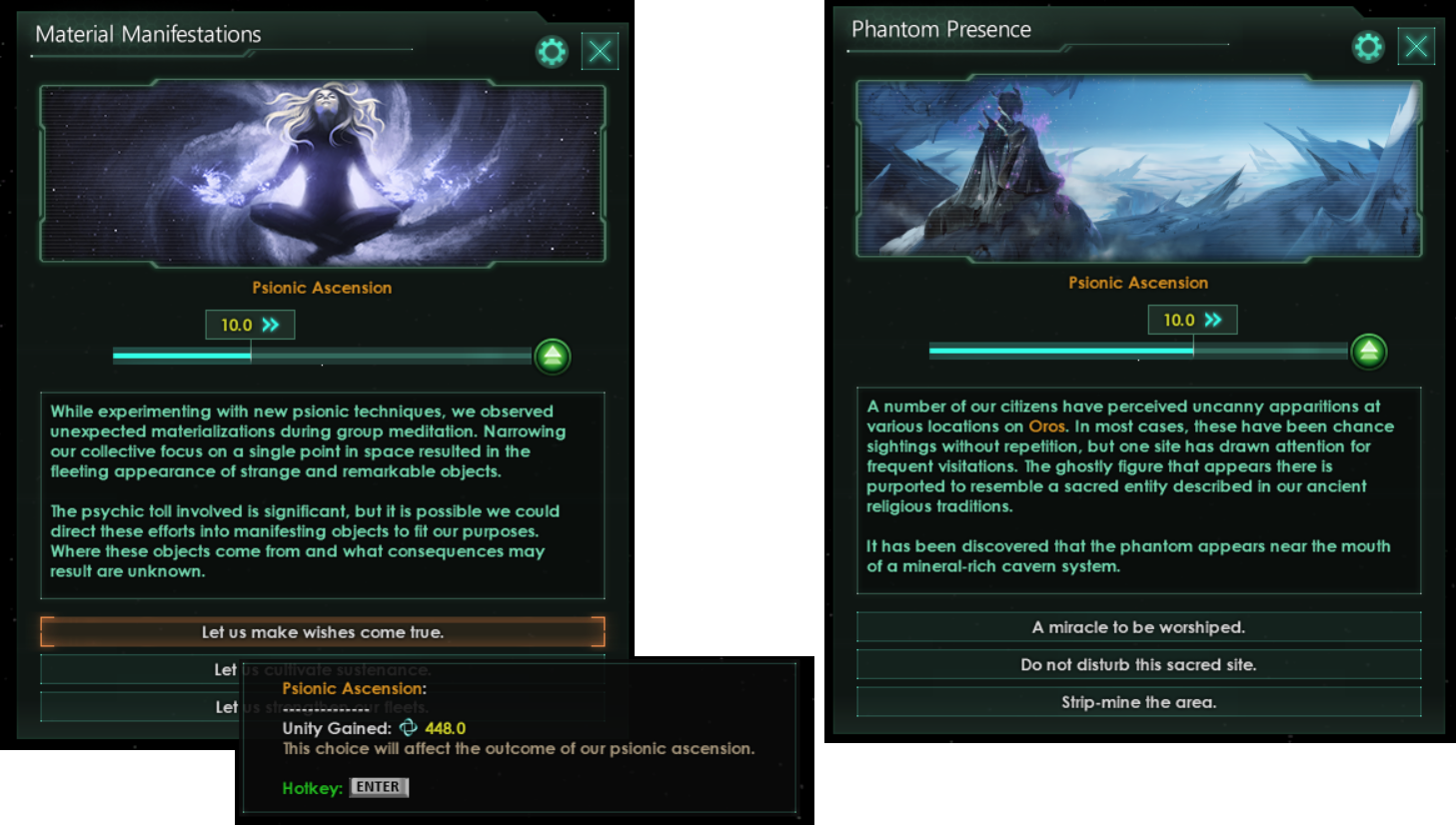The height and width of the screenshot is (825, 1456).
Task: Select the phantom mountain event illustration
Action: pyautogui.click(x=1138, y=168)
